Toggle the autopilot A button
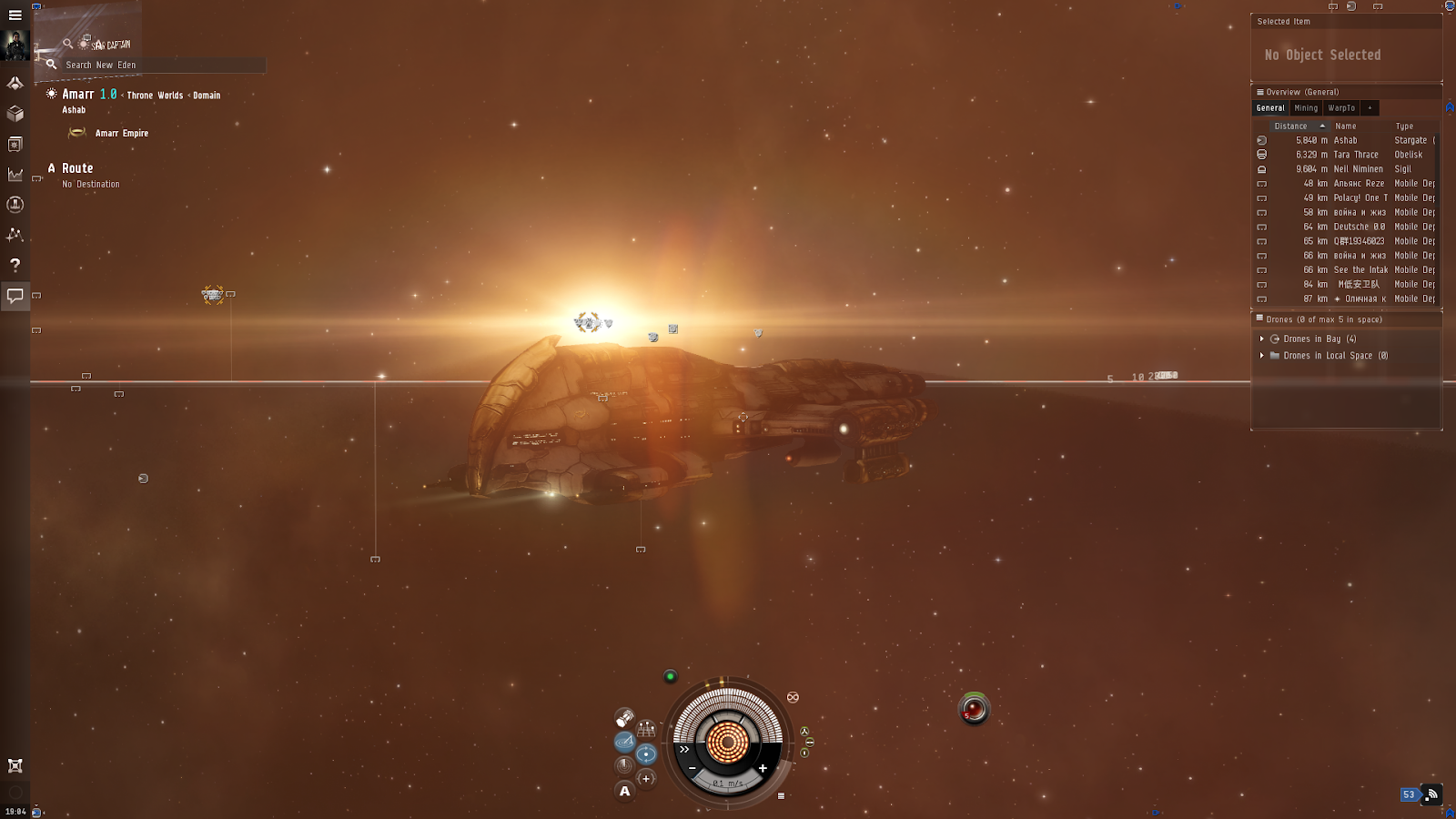 [x=624, y=791]
